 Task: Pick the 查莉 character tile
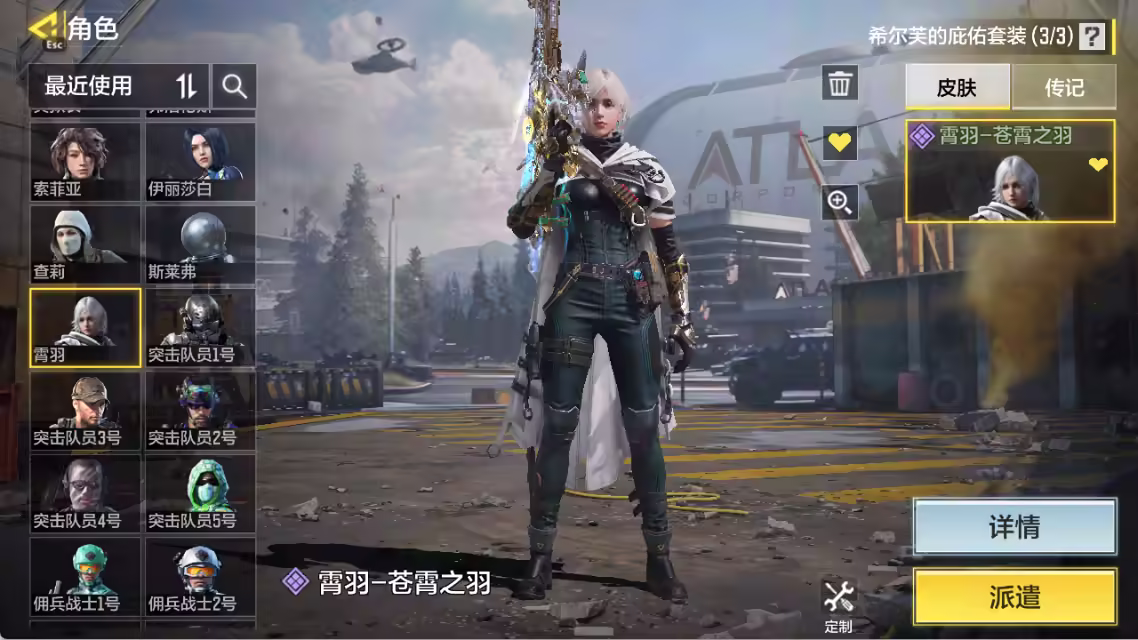[x=85, y=244]
